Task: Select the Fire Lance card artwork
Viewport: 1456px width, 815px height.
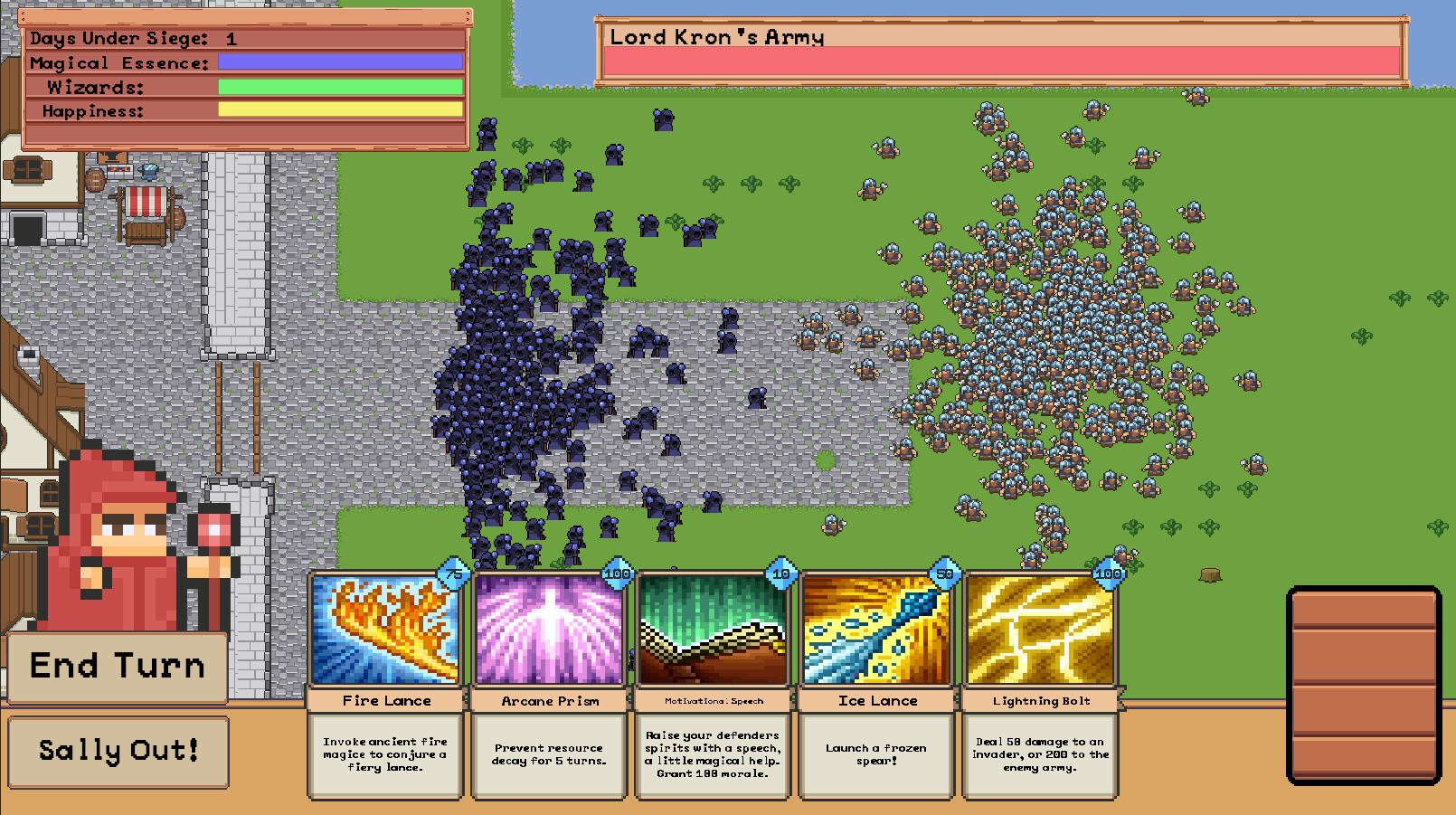Action: point(384,630)
